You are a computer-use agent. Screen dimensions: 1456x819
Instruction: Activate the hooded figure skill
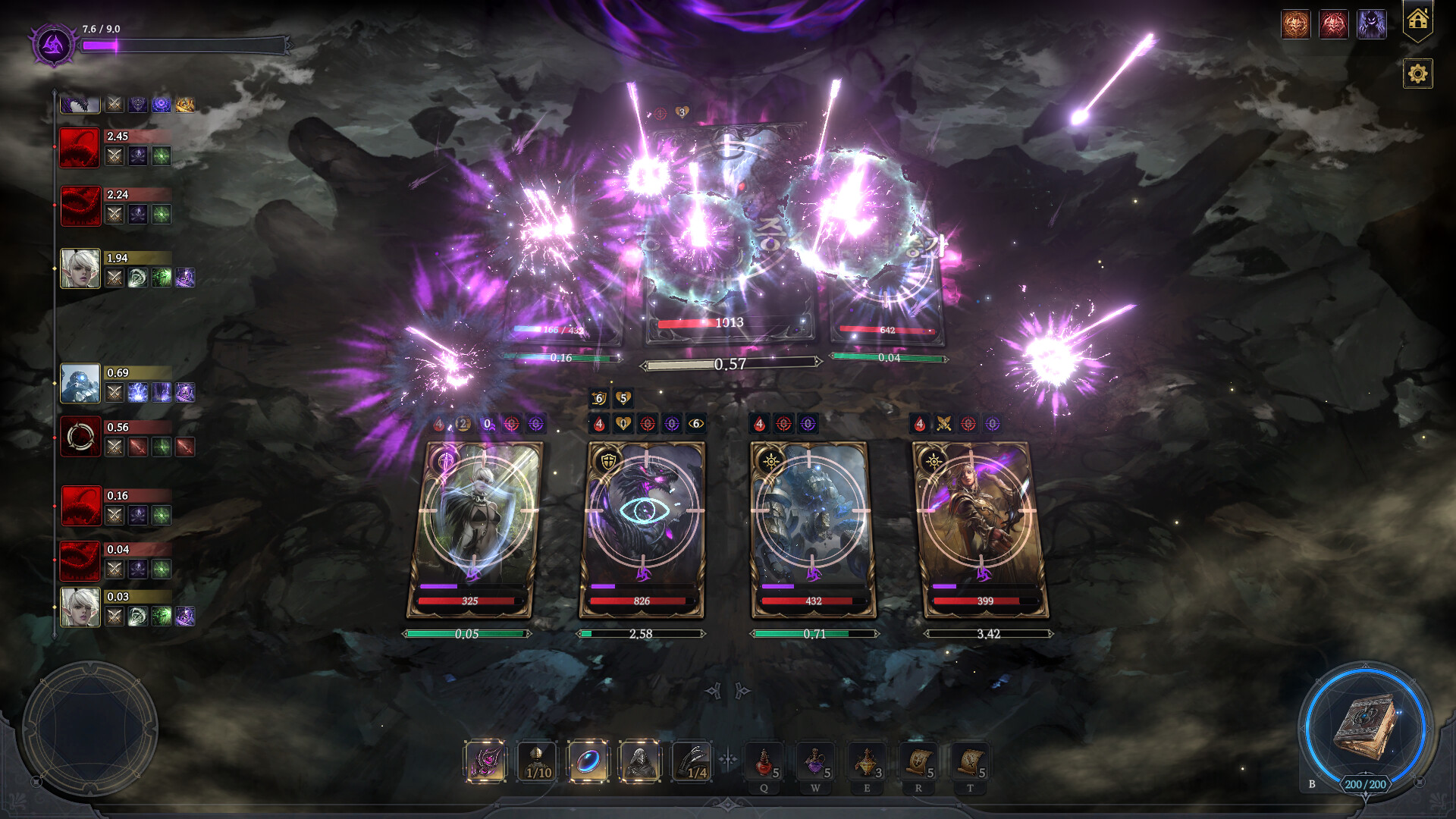pyautogui.click(x=639, y=761)
